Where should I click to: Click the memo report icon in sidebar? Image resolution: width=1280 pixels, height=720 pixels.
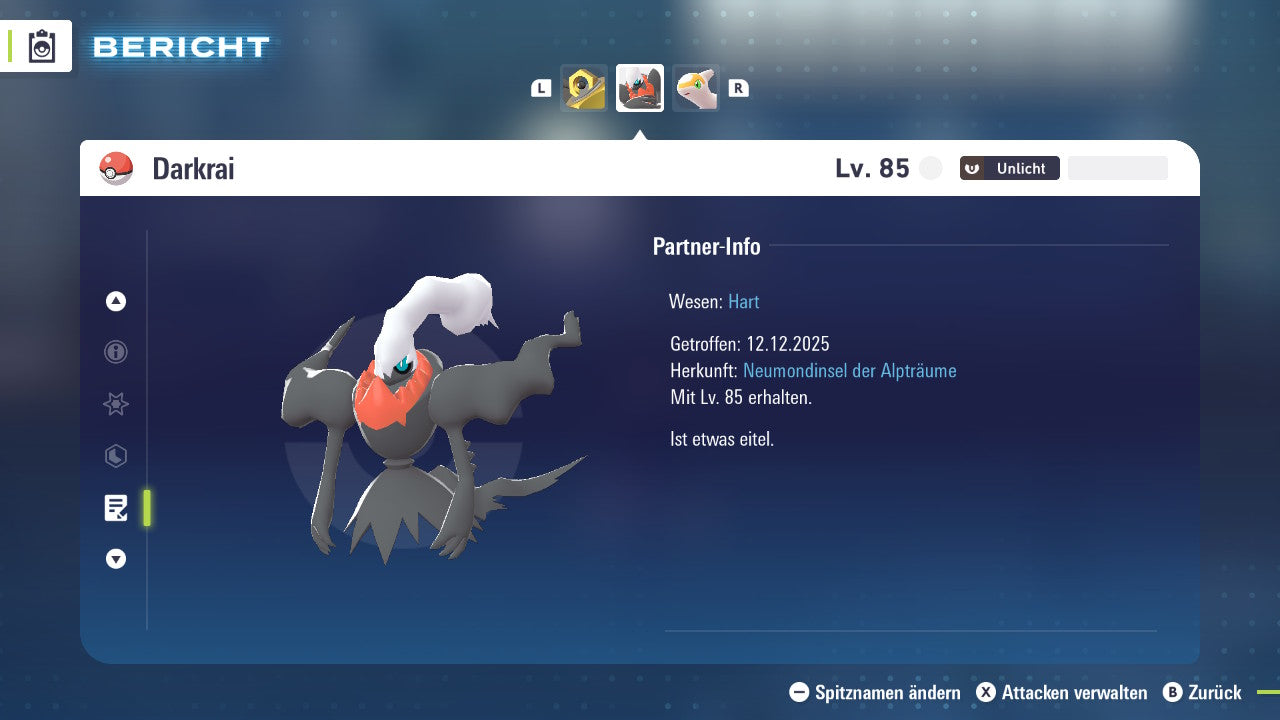point(115,508)
